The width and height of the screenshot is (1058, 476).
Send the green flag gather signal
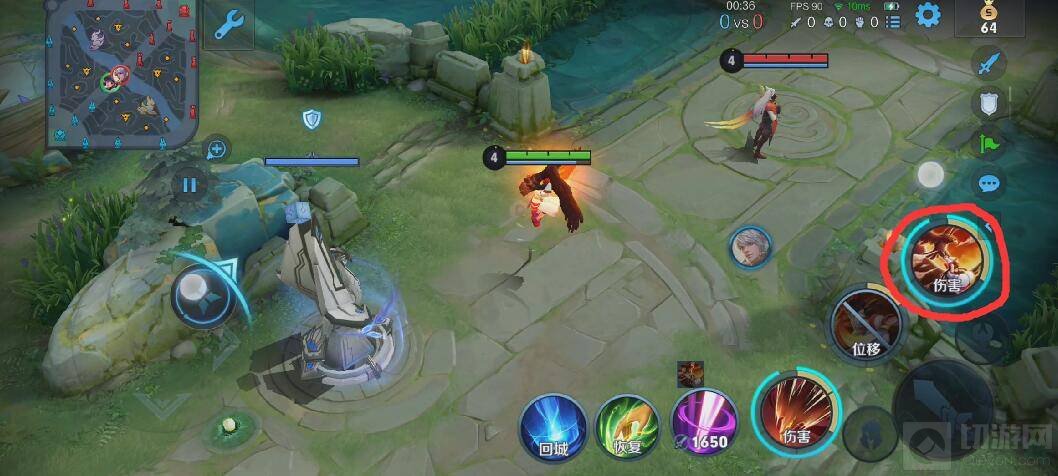[989, 143]
